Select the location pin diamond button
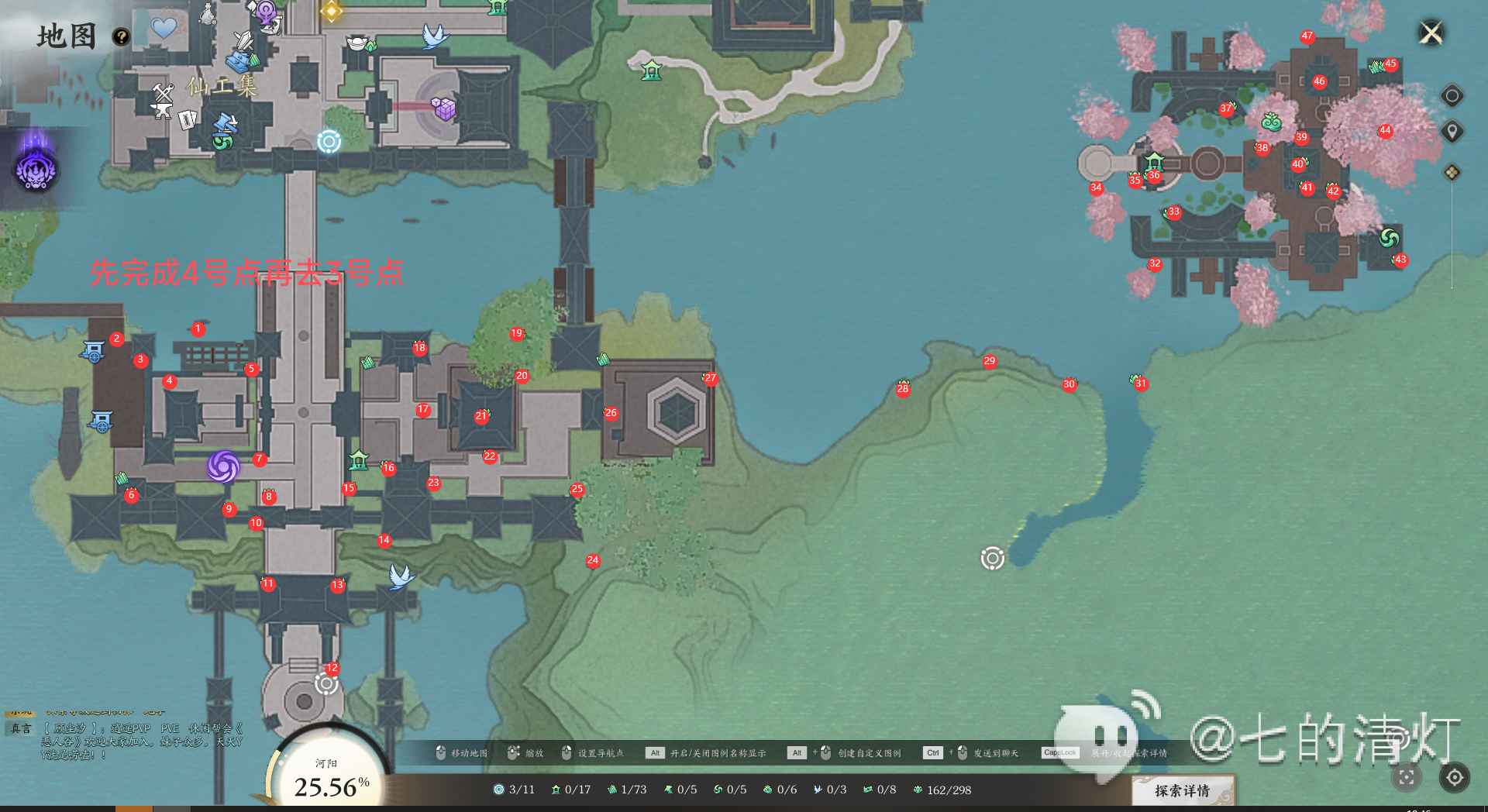Viewport: 1488px width, 812px height. (1452, 132)
